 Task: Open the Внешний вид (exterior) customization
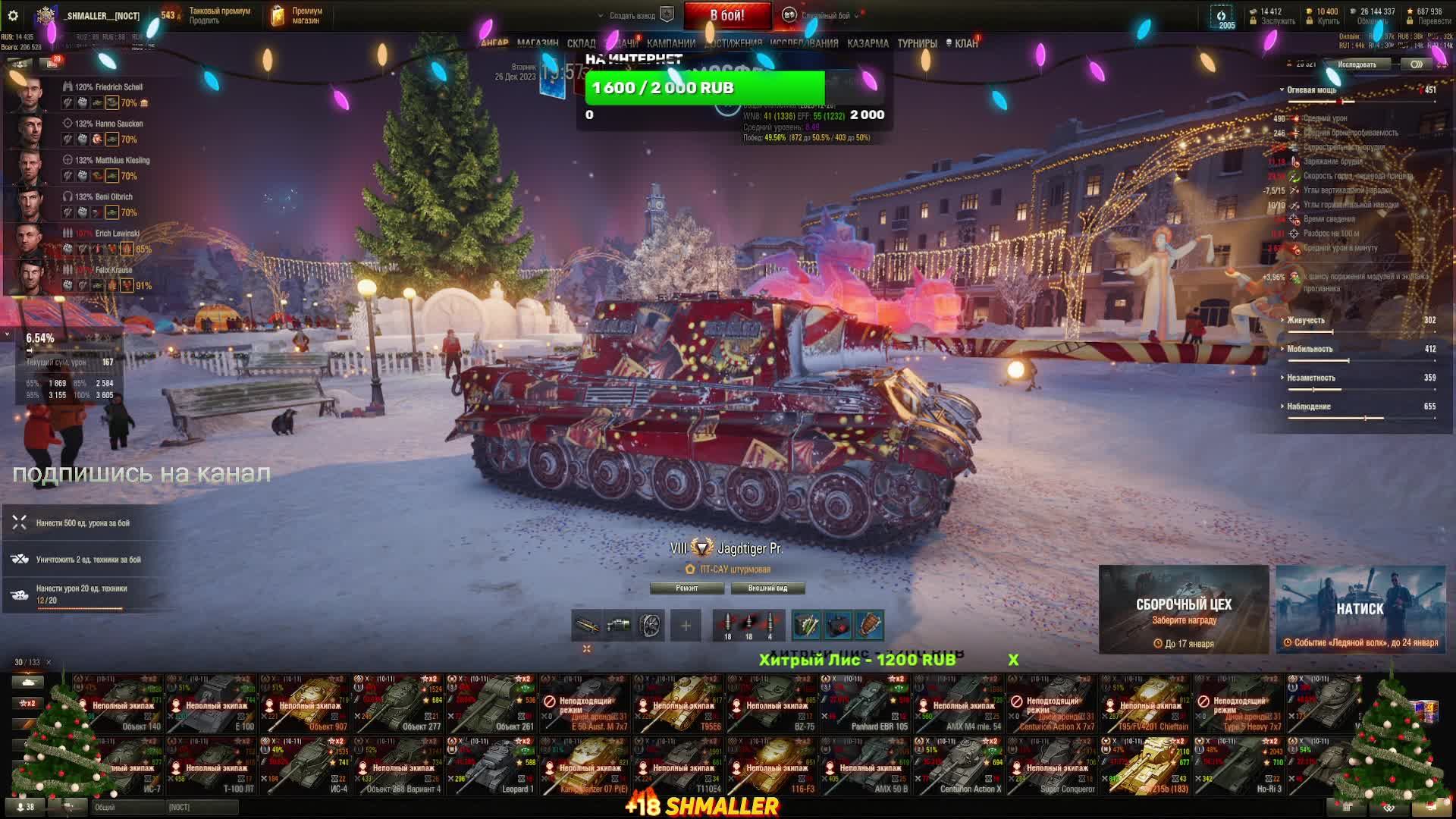(767, 588)
